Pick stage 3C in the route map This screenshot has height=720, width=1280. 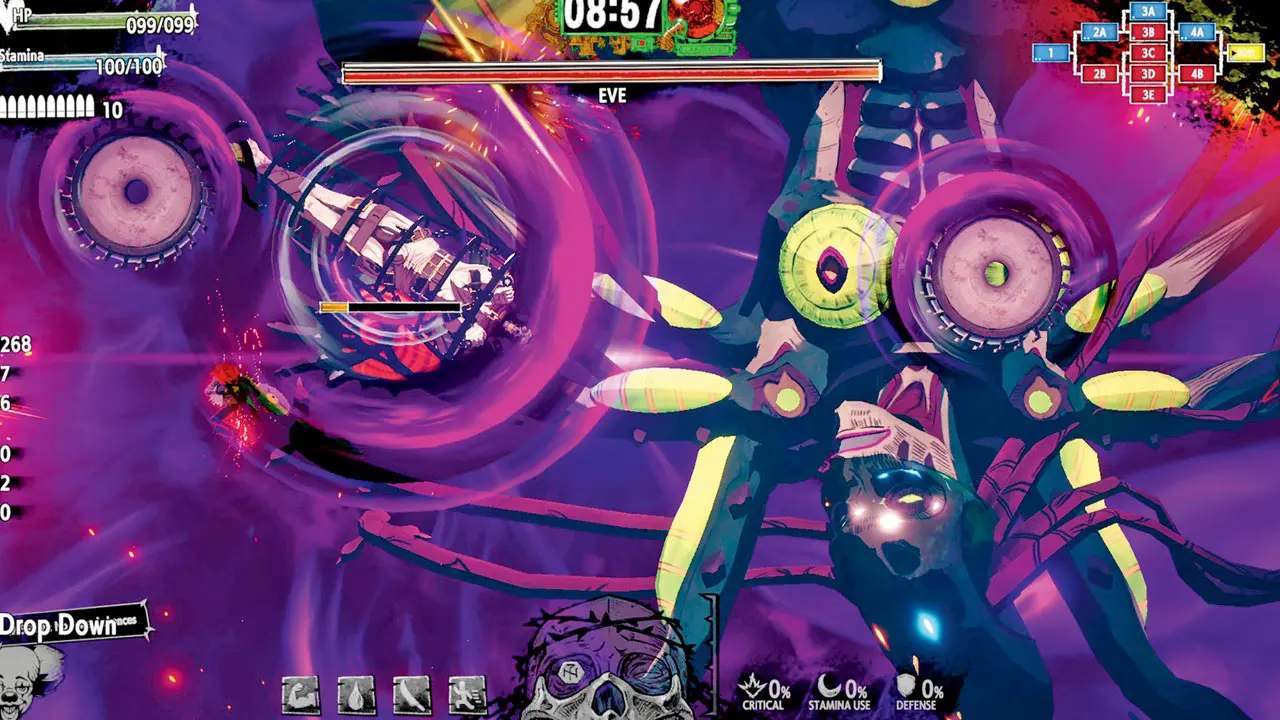1148,53
